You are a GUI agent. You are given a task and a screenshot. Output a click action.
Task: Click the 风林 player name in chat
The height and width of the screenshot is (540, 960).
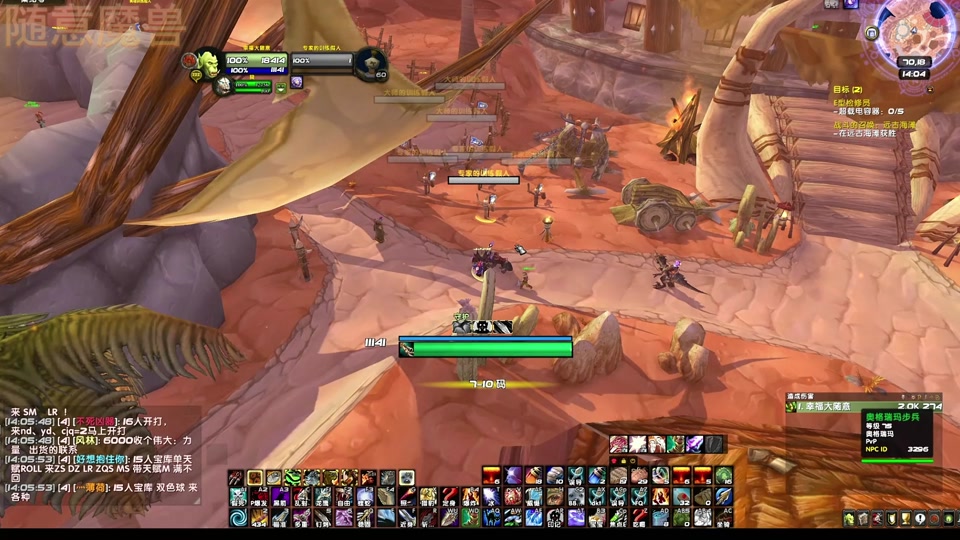tap(85, 440)
